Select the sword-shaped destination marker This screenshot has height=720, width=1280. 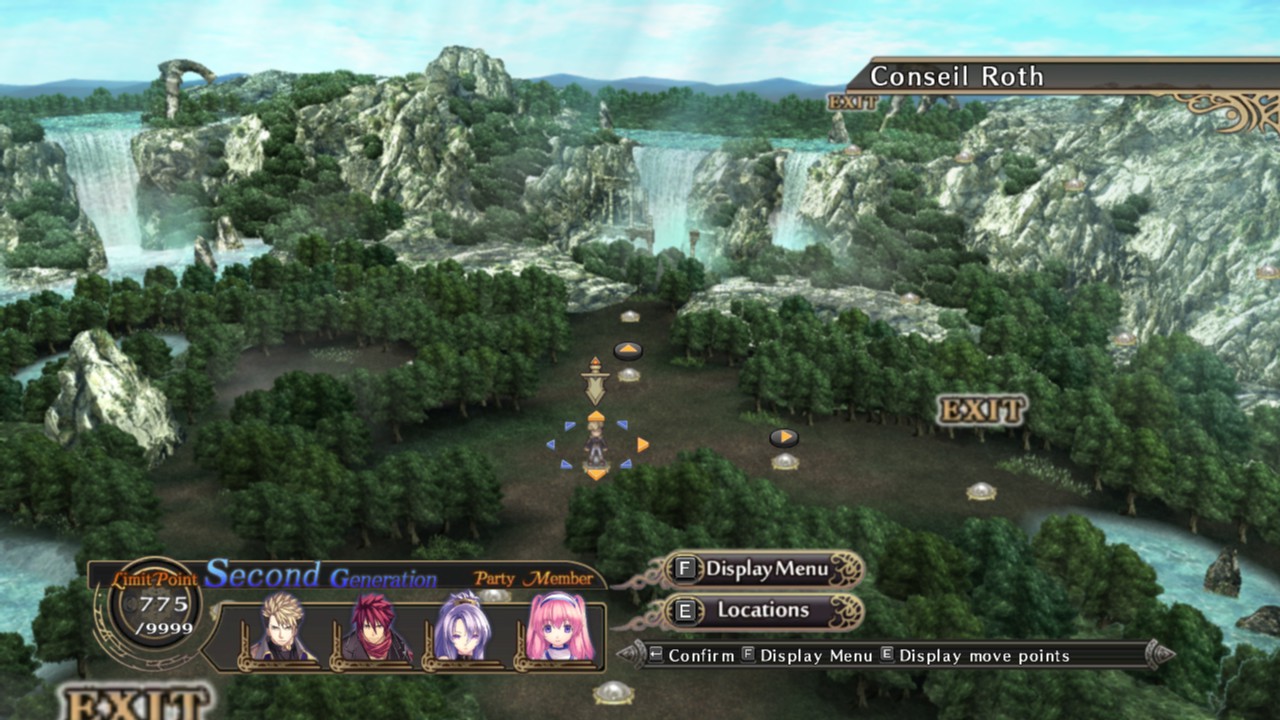595,383
